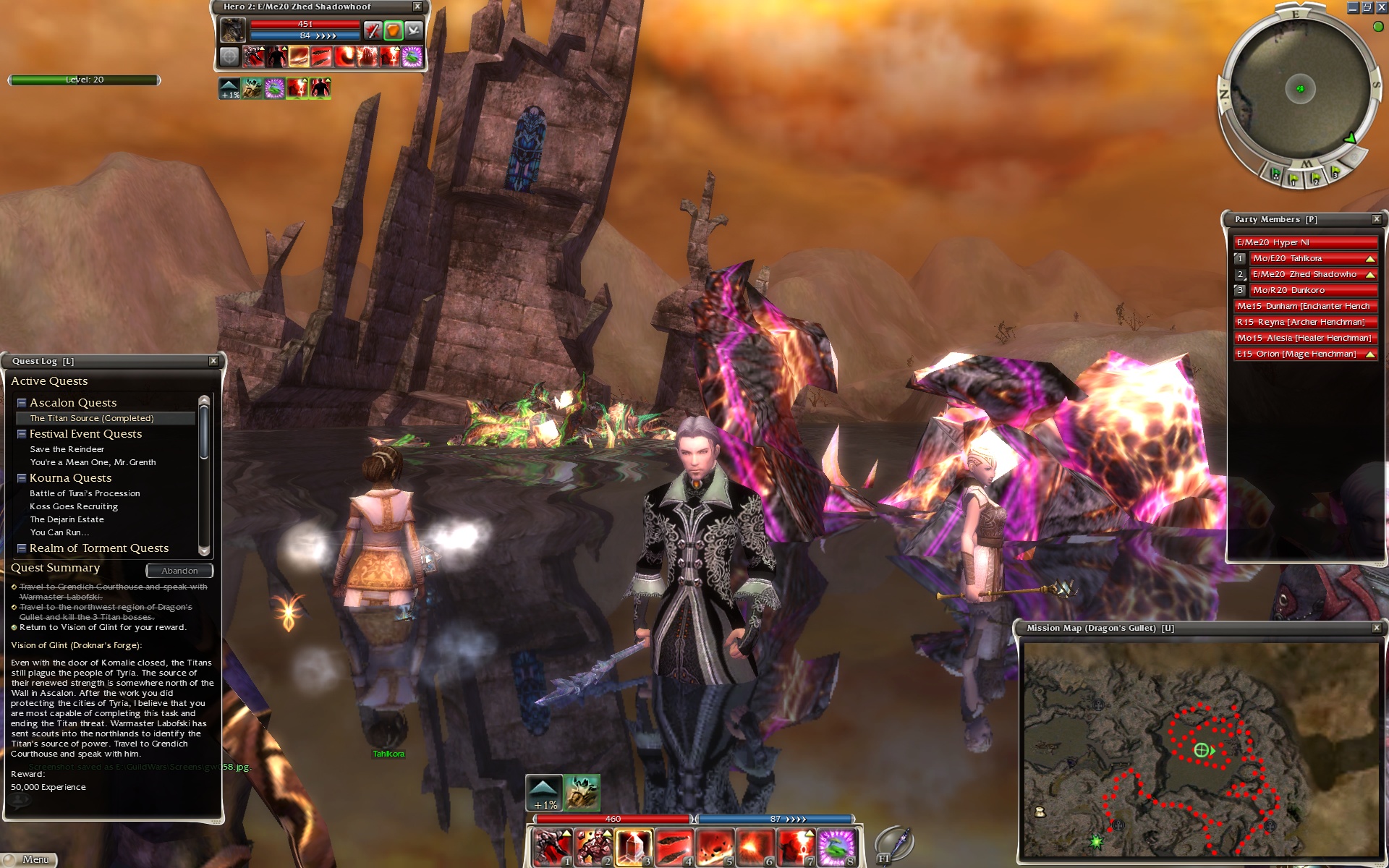1389x868 pixels.
Task: Click the compass minimap
Action: [x=1300, y=90]
